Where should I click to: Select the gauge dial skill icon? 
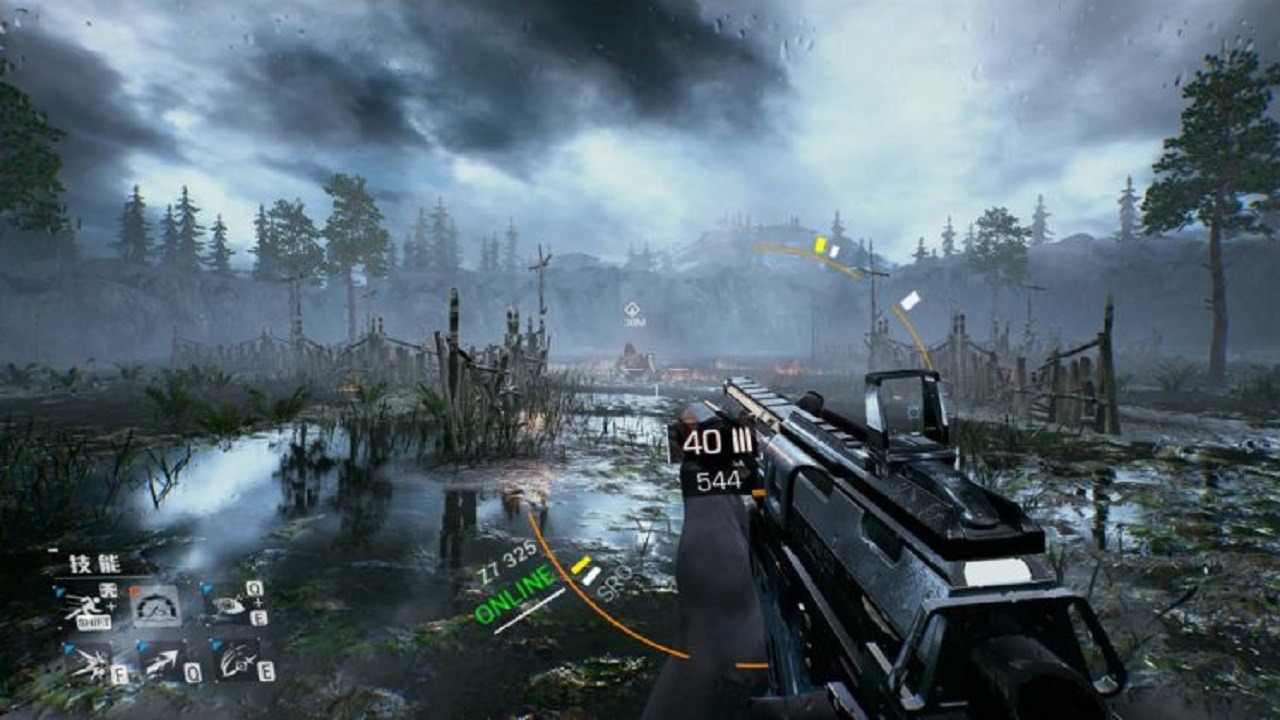[x=157, y=606]
